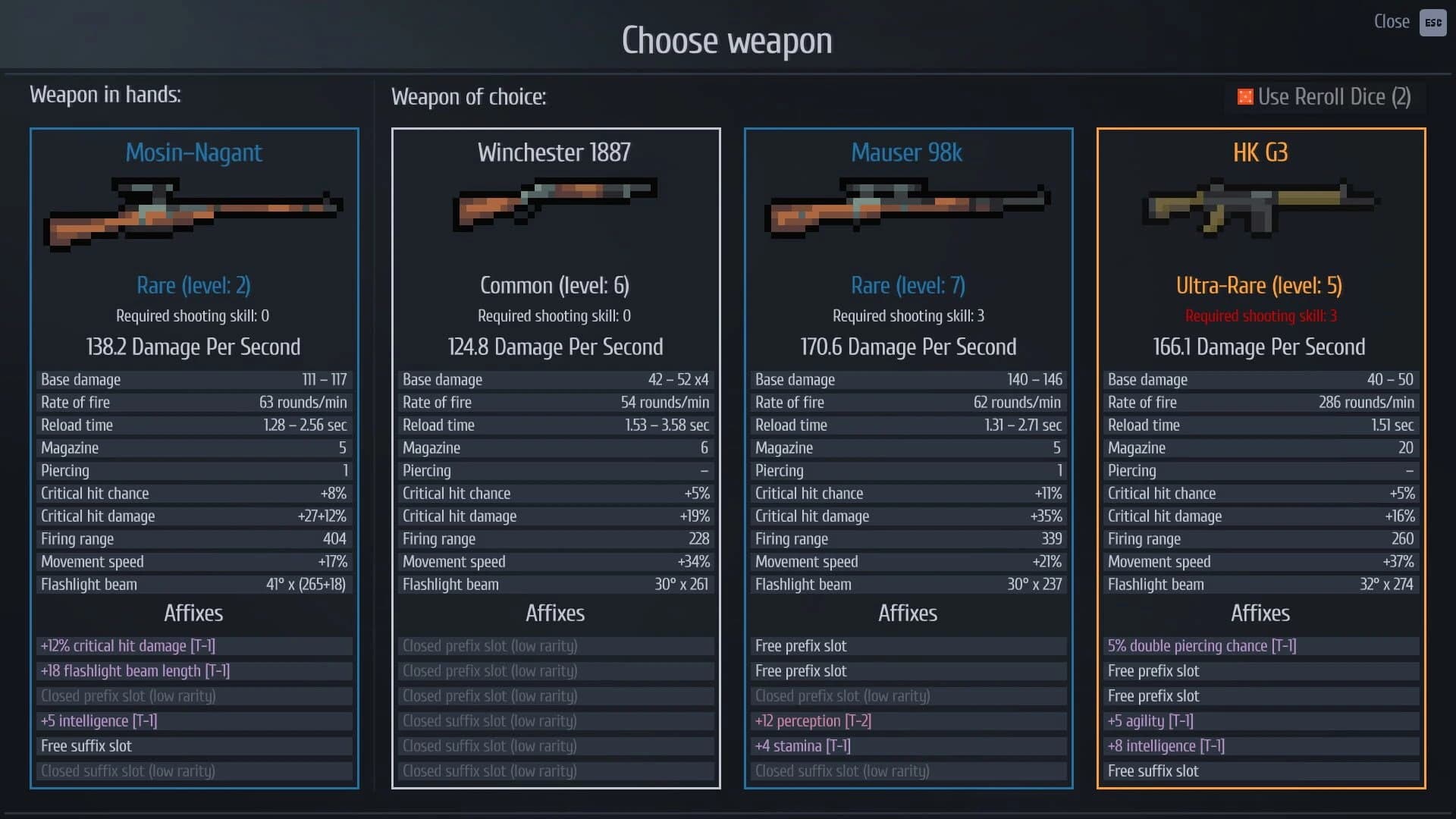Image resolution: width=1456 pixels, height=819 pixels.
Task: Click the Weapon in hands header
Action: coord(105,95)
